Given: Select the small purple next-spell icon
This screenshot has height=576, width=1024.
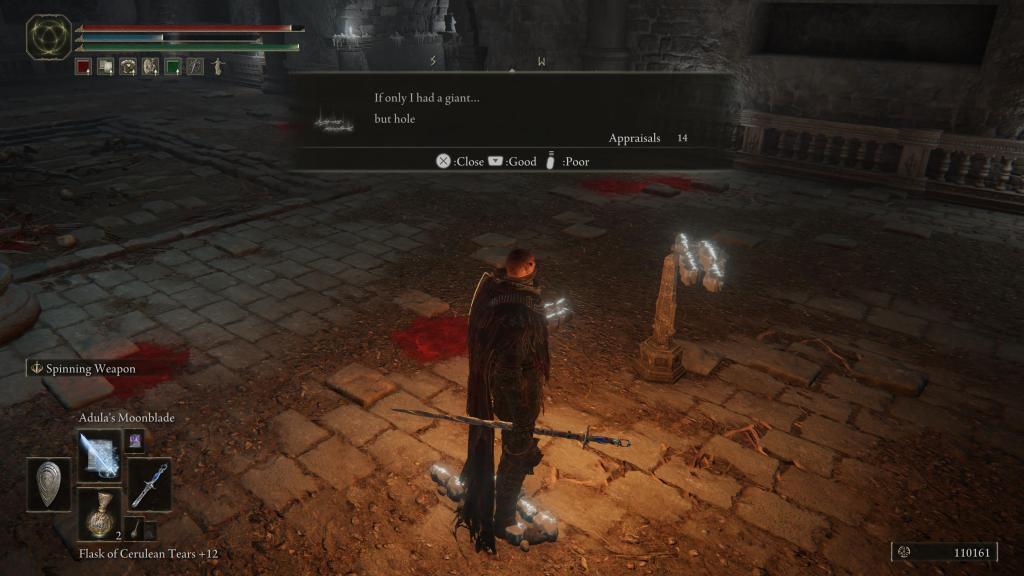Looking at the screenshot, I should (135, 439).
